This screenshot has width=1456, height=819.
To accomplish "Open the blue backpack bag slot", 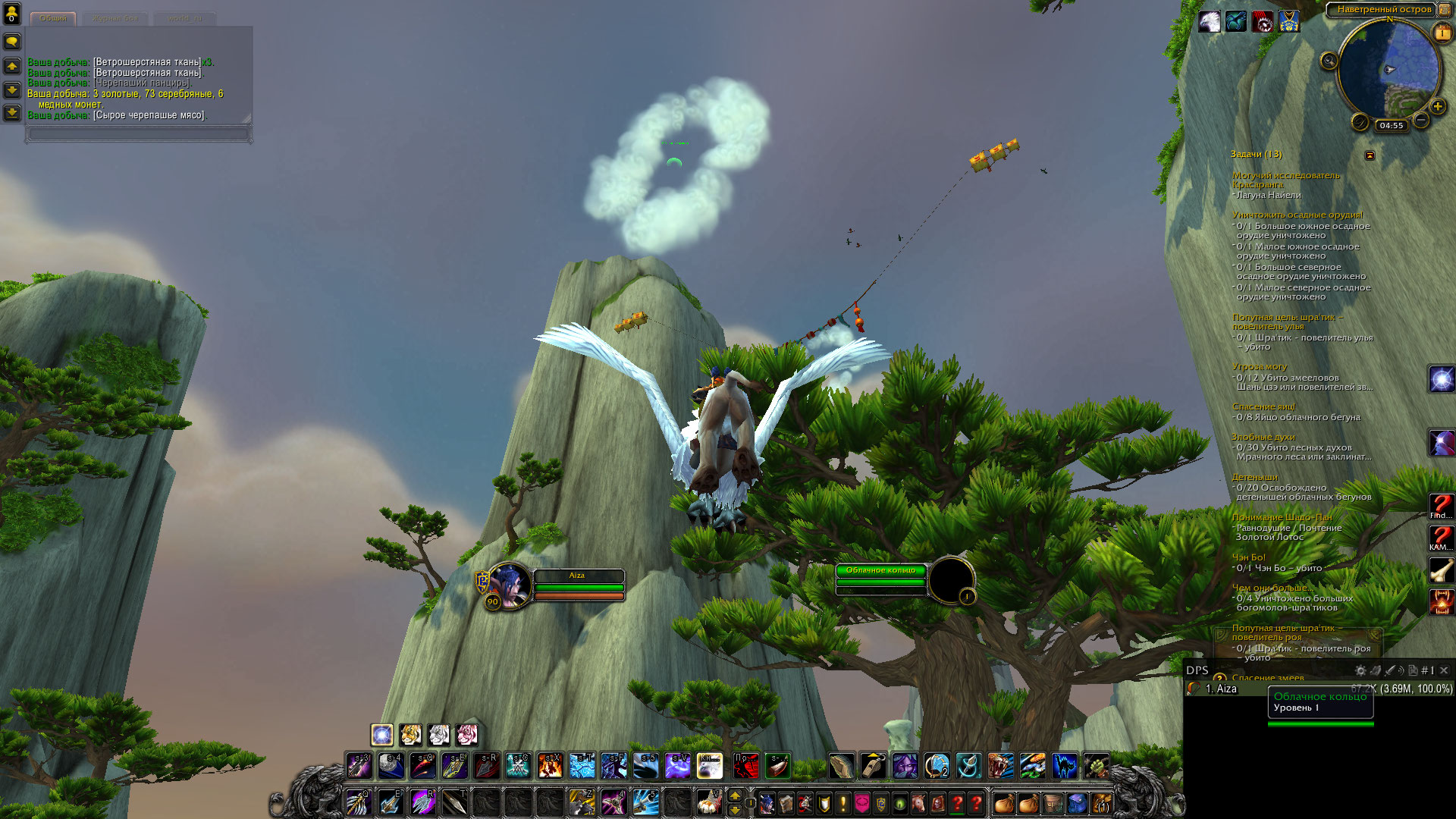I will point(1077,802).
